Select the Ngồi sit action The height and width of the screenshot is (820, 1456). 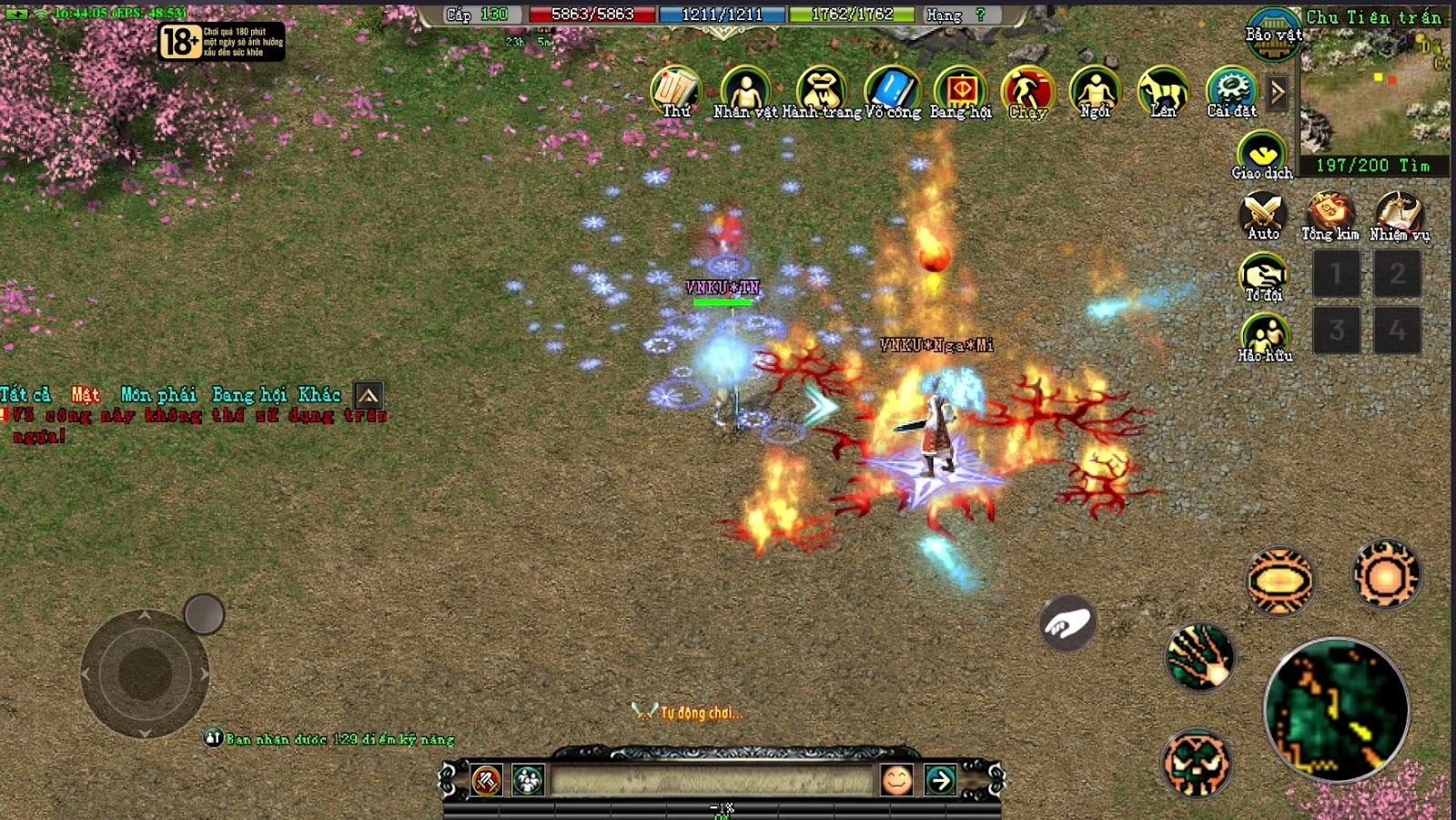click(x=1095, y=92)
